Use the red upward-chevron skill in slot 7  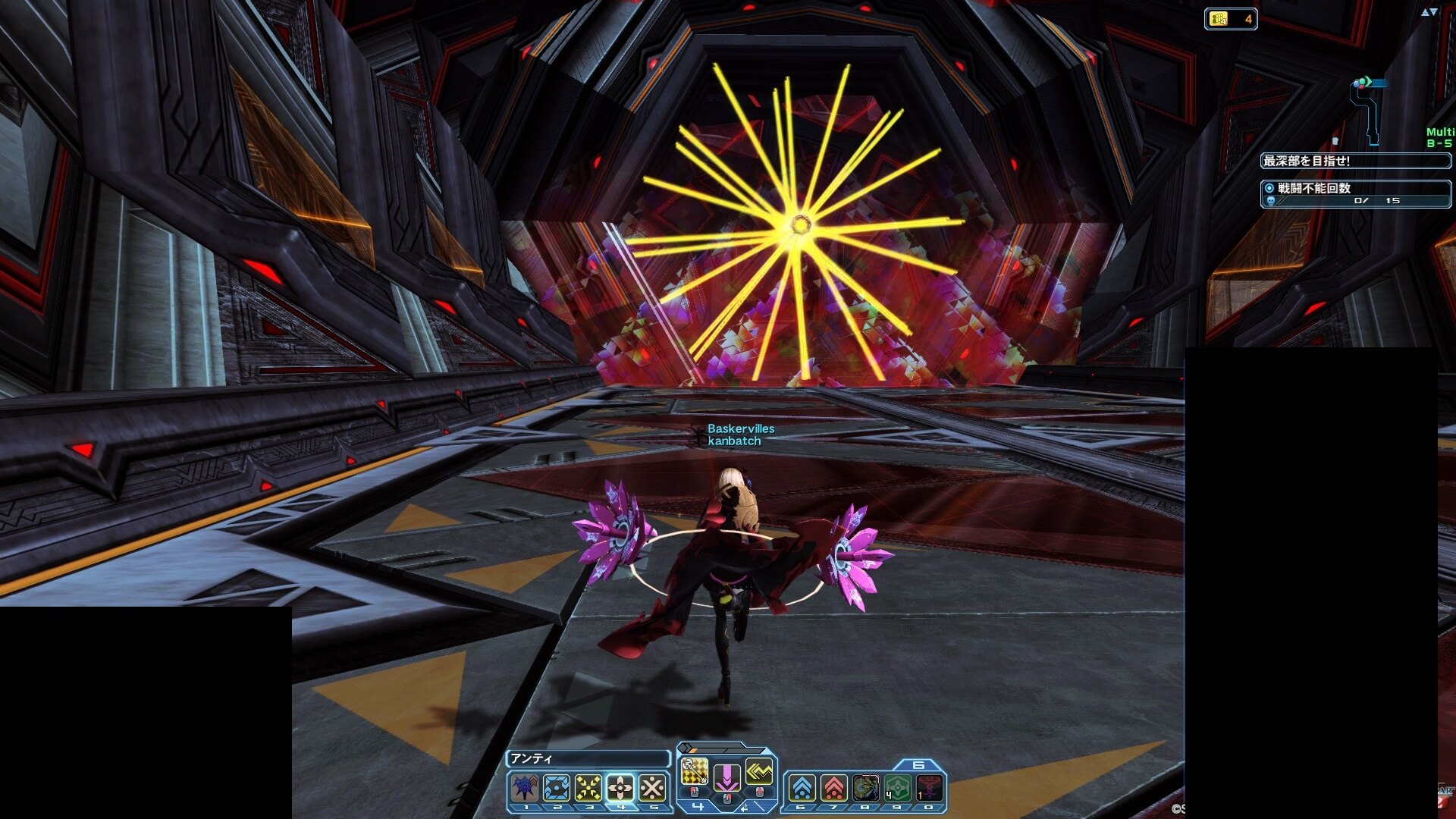pos(833,789)
